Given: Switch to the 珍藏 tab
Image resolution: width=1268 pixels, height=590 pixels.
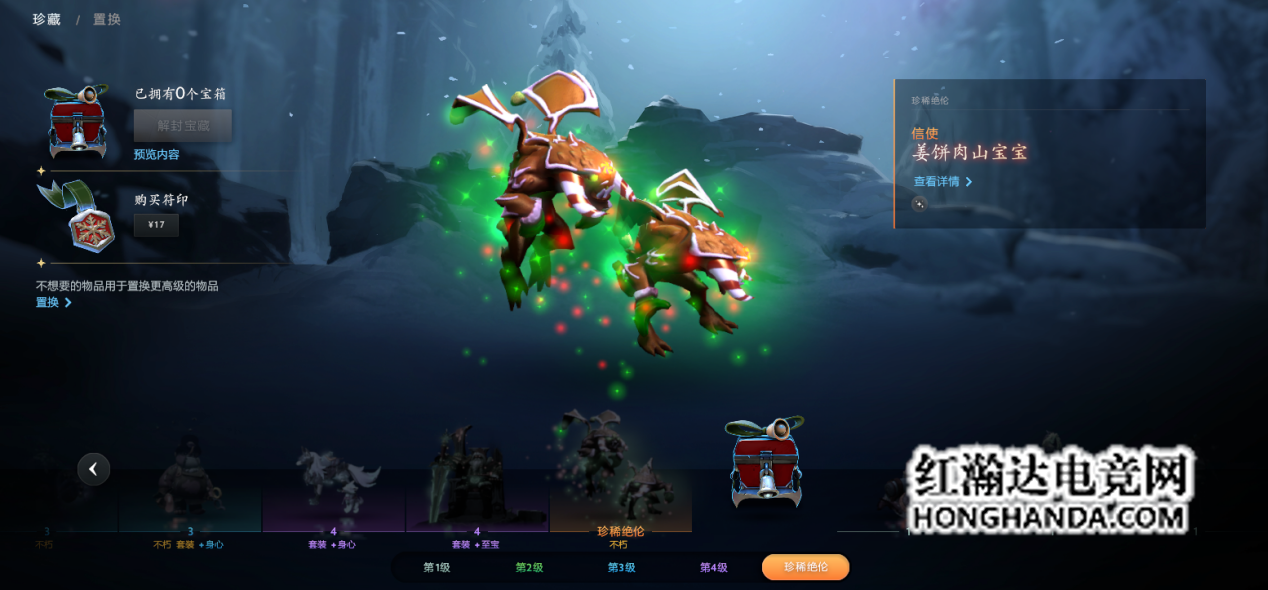Looking at the screenshot, I should pos(46,19).
